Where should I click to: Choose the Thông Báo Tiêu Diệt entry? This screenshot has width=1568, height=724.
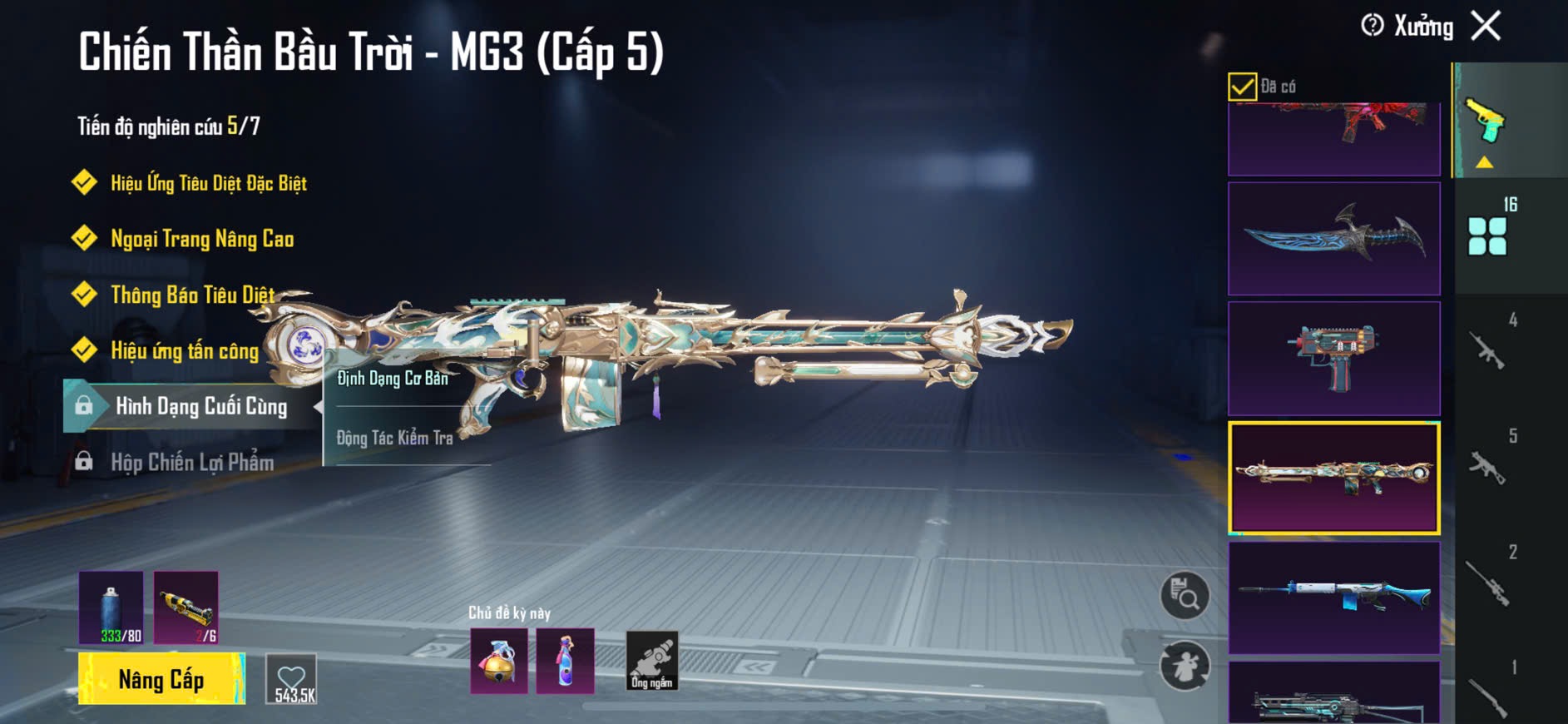192,295
